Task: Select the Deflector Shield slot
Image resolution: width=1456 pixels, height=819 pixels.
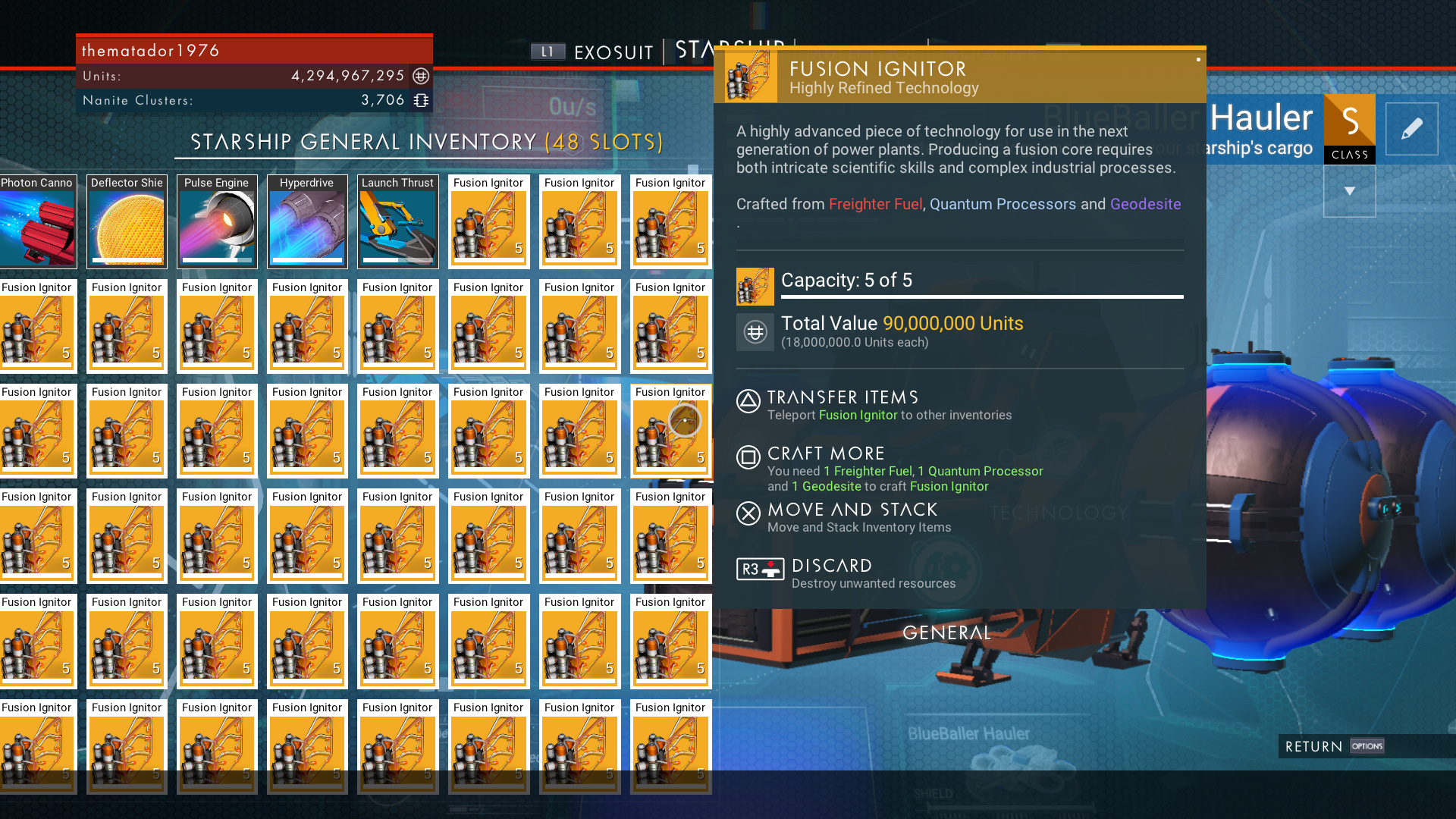Action: coord(127,222)
